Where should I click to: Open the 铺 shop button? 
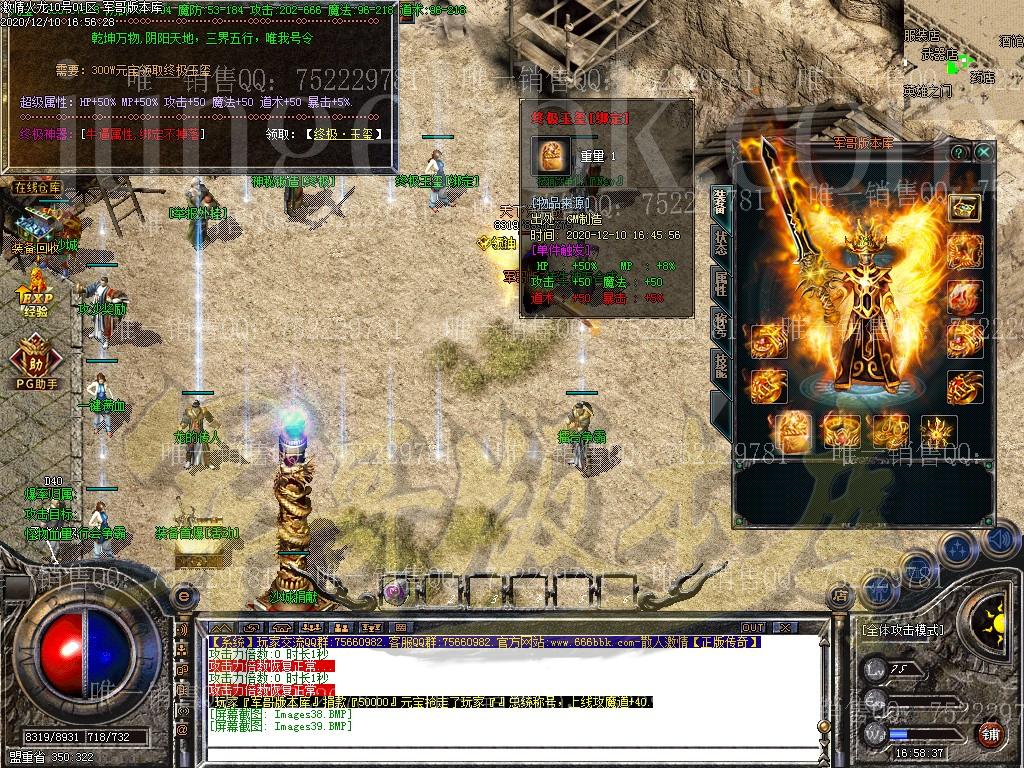[990, 734]
